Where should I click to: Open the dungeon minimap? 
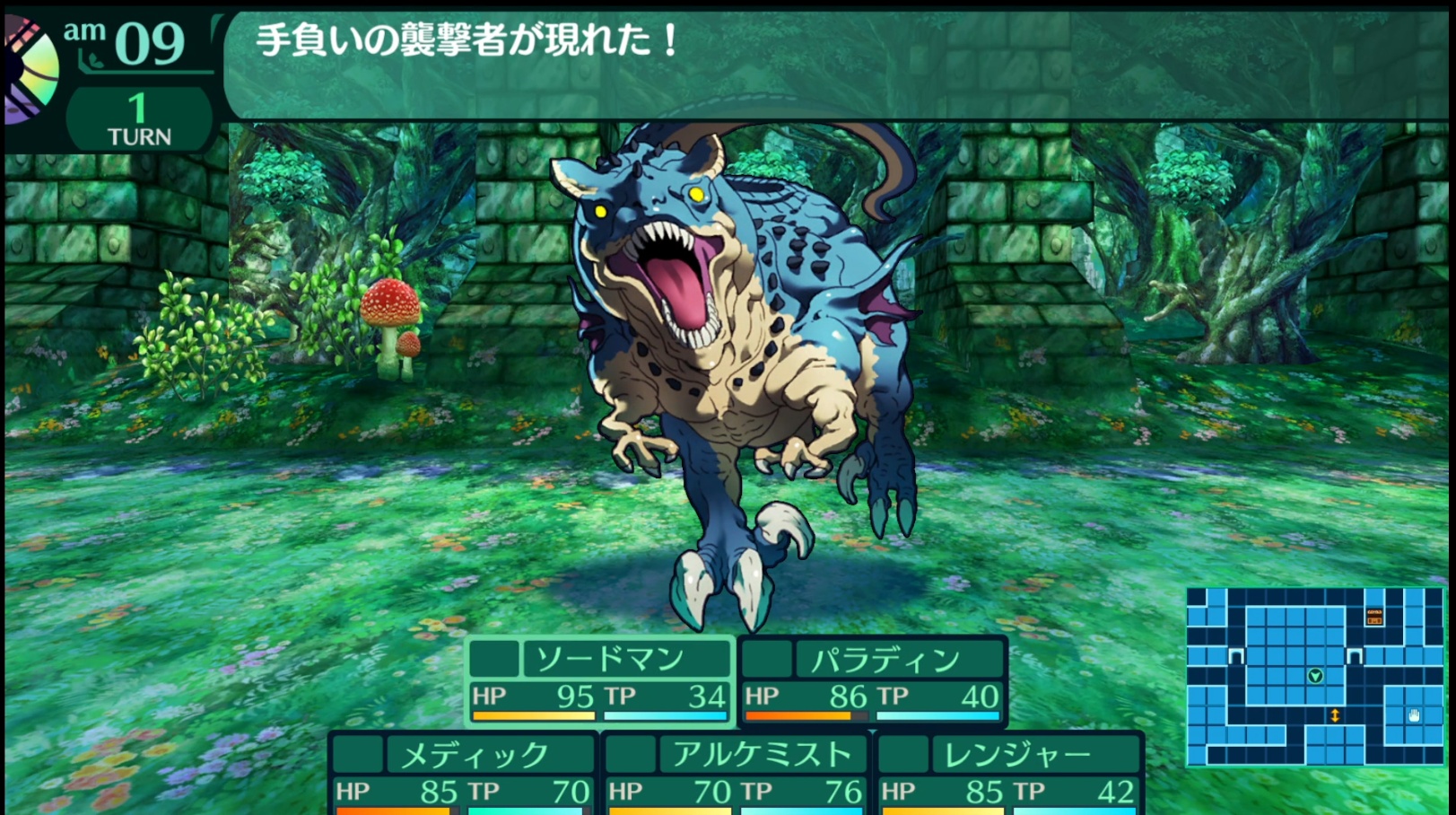coord(1314,676)
